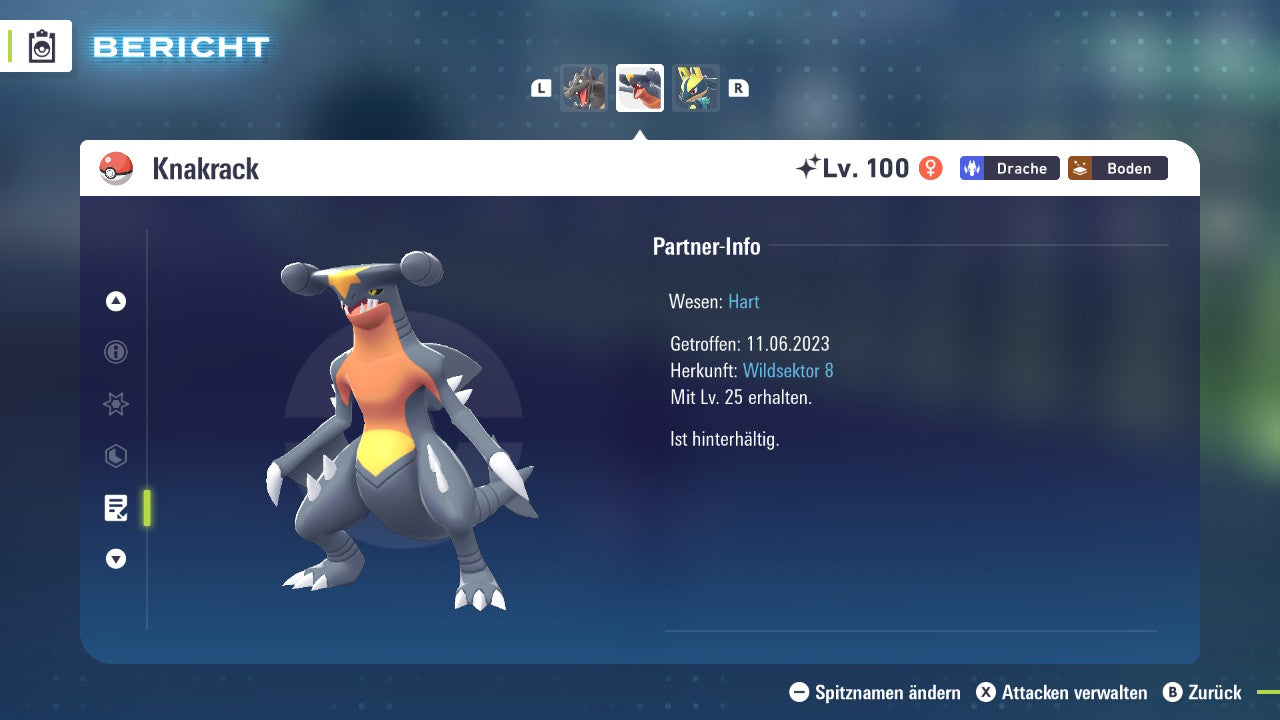Switch to the shiny Charizard thumbnail
1280x720 pixels.
click(585, 88)
